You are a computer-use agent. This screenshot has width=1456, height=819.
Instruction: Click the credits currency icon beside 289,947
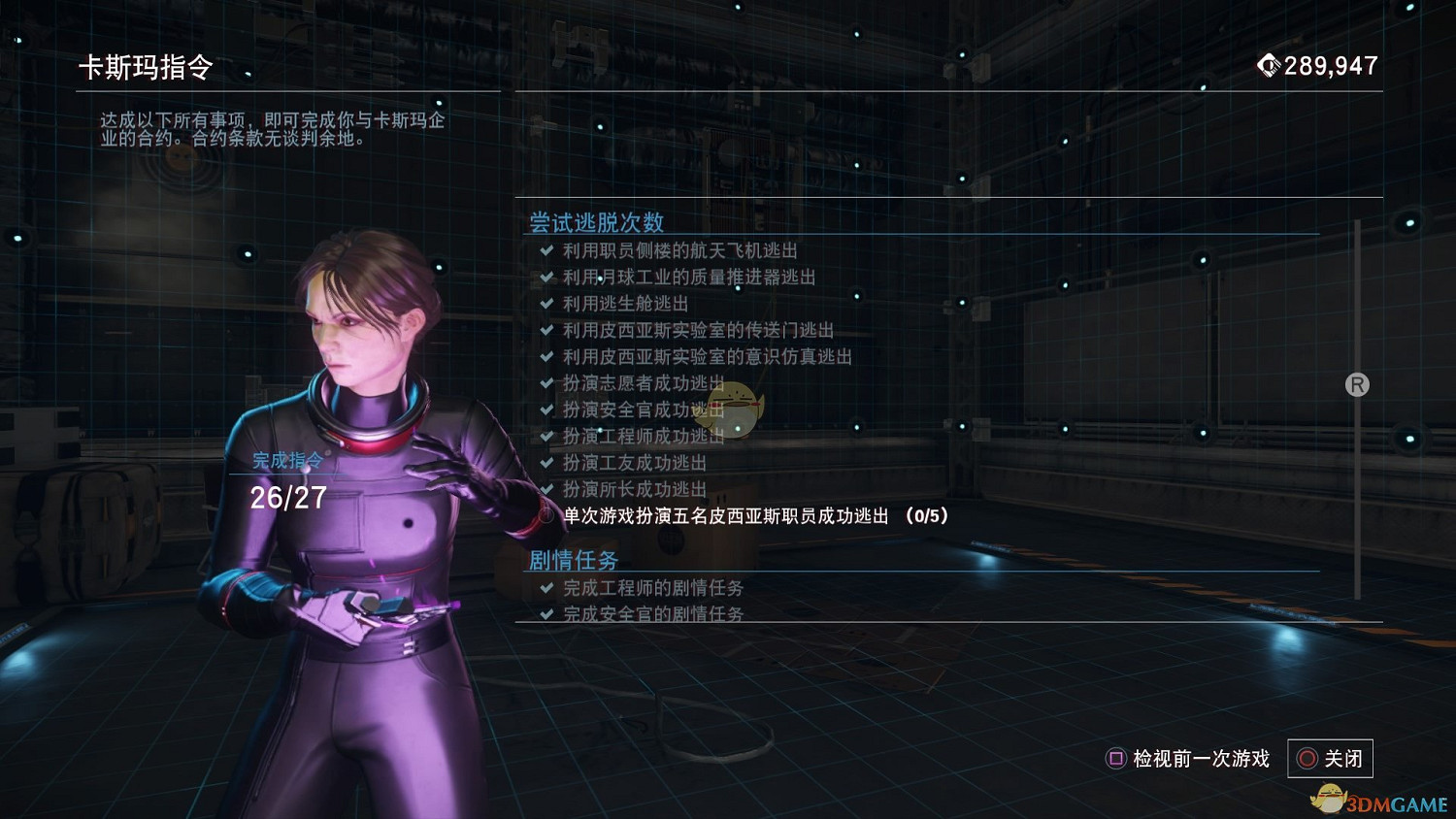pos(1270,65)
